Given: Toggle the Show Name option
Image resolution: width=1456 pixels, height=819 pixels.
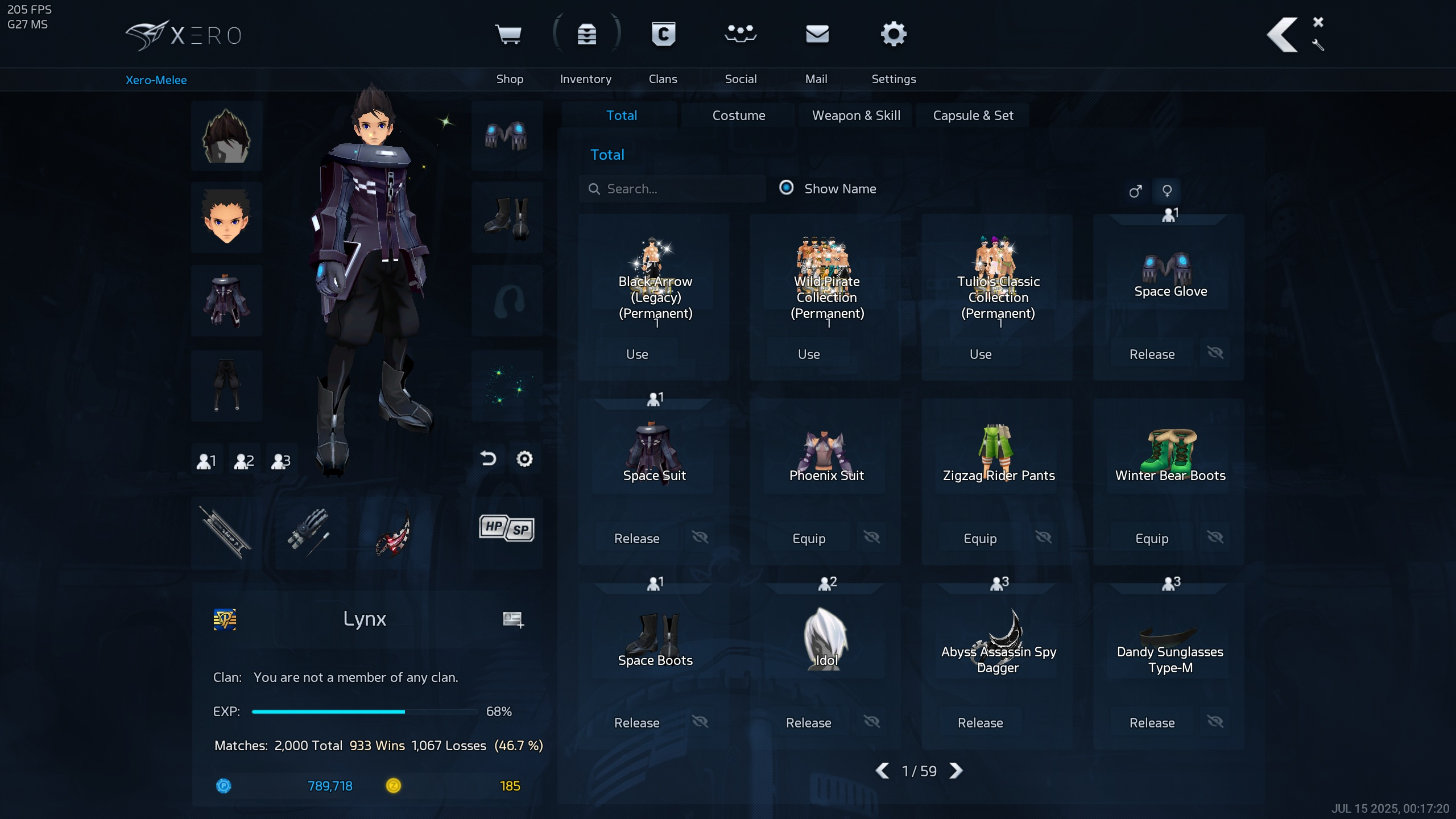Looking at the screenshot, I should (x=787, y=188).
